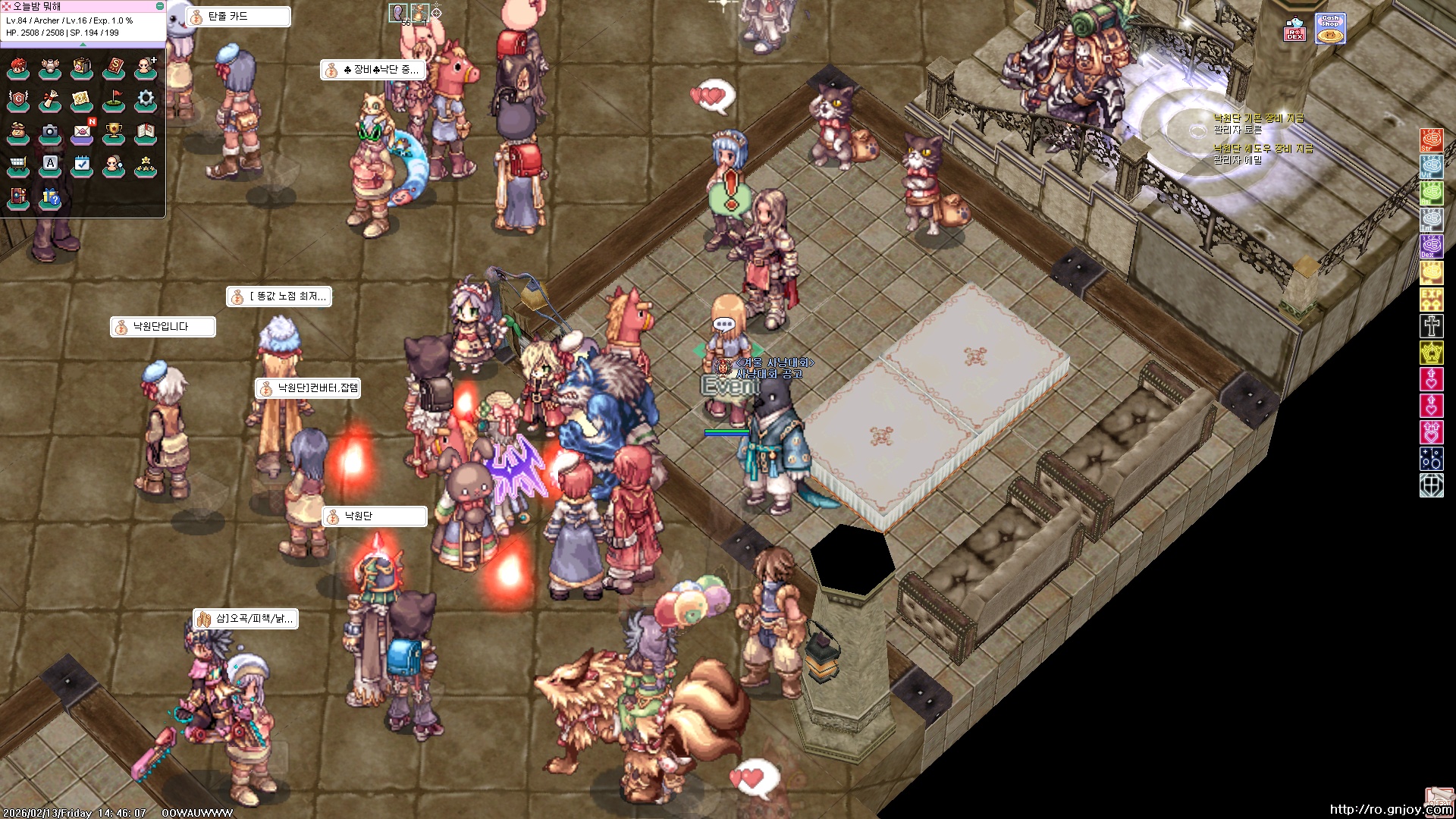The image size is (1456, 819).
Task: Open the shopping cart icon
Action: click(x=18, y=165)
